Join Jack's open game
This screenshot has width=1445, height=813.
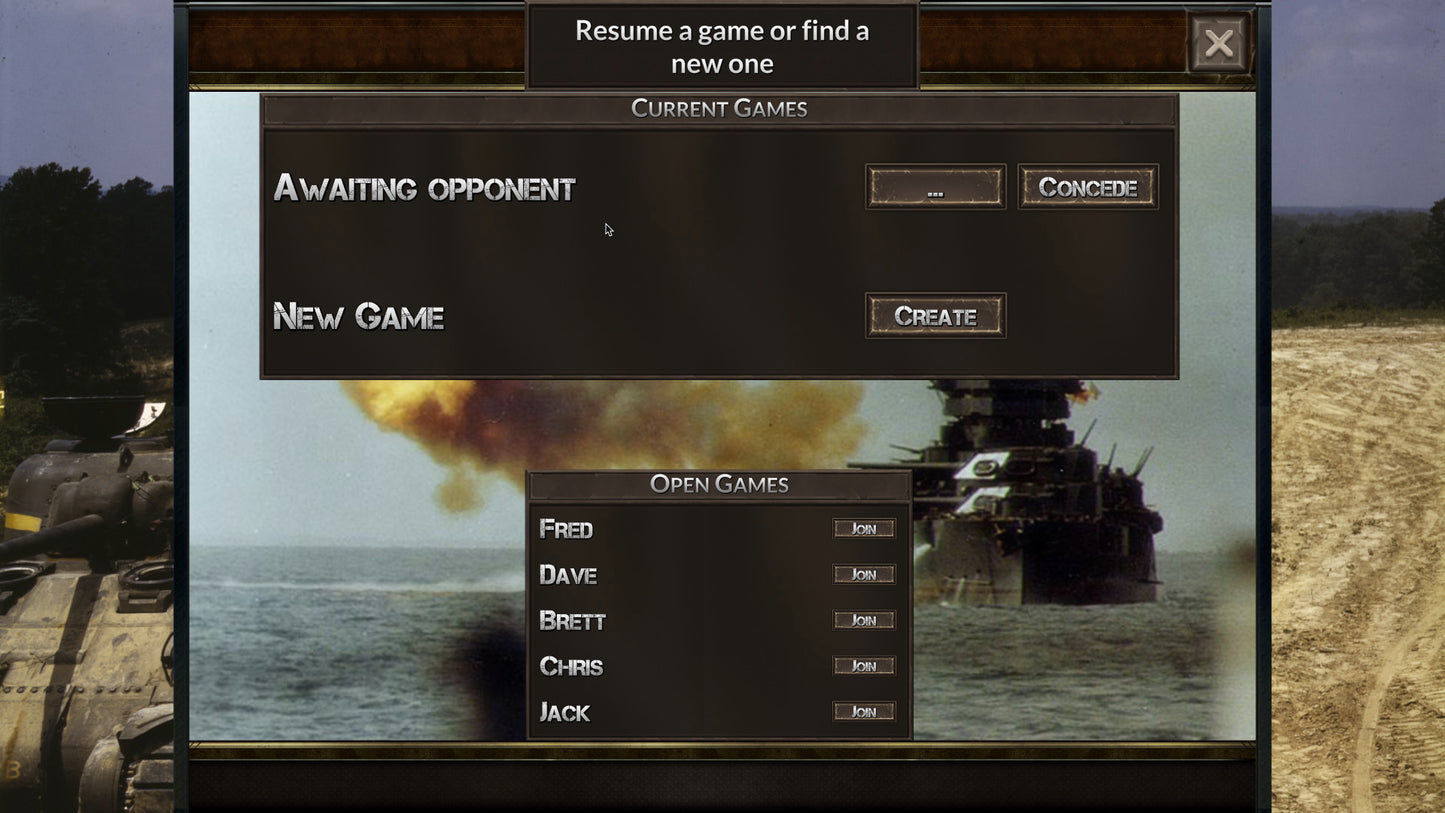[864, 711]
